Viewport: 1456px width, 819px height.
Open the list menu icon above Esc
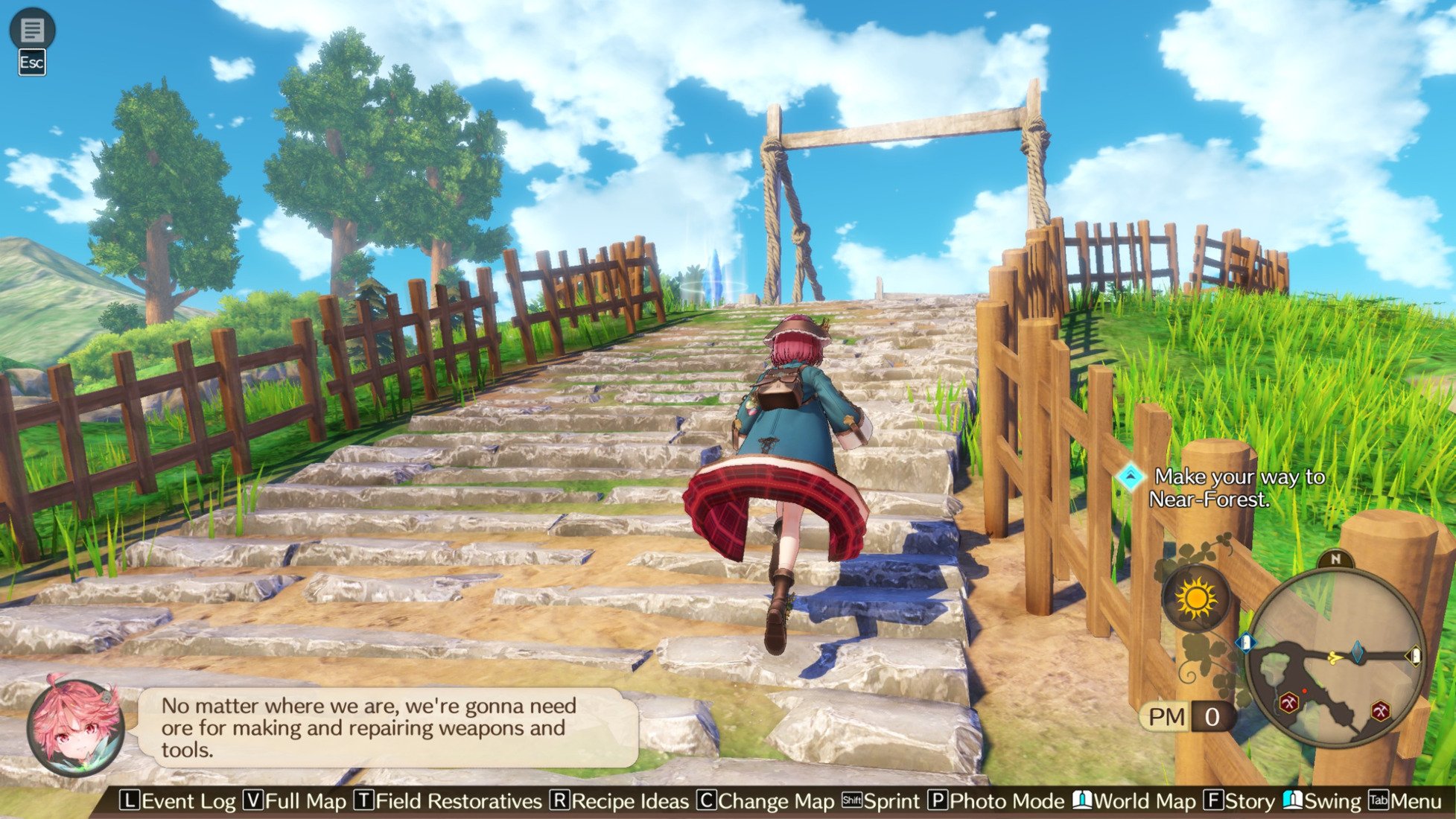[32, 30]
